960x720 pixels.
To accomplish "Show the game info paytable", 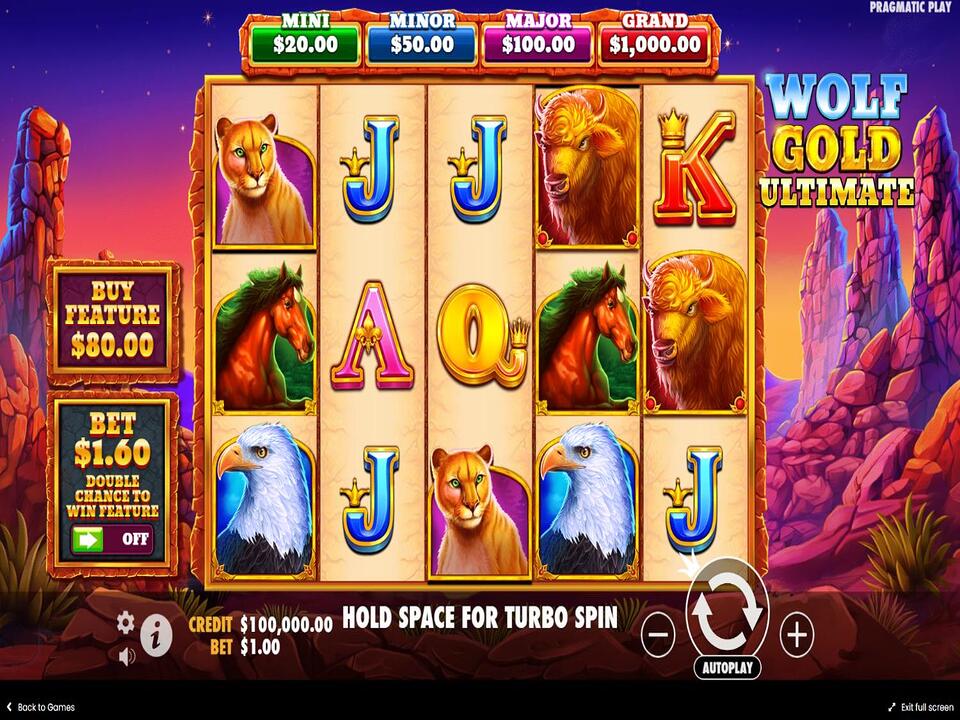I will pos(154,635).
